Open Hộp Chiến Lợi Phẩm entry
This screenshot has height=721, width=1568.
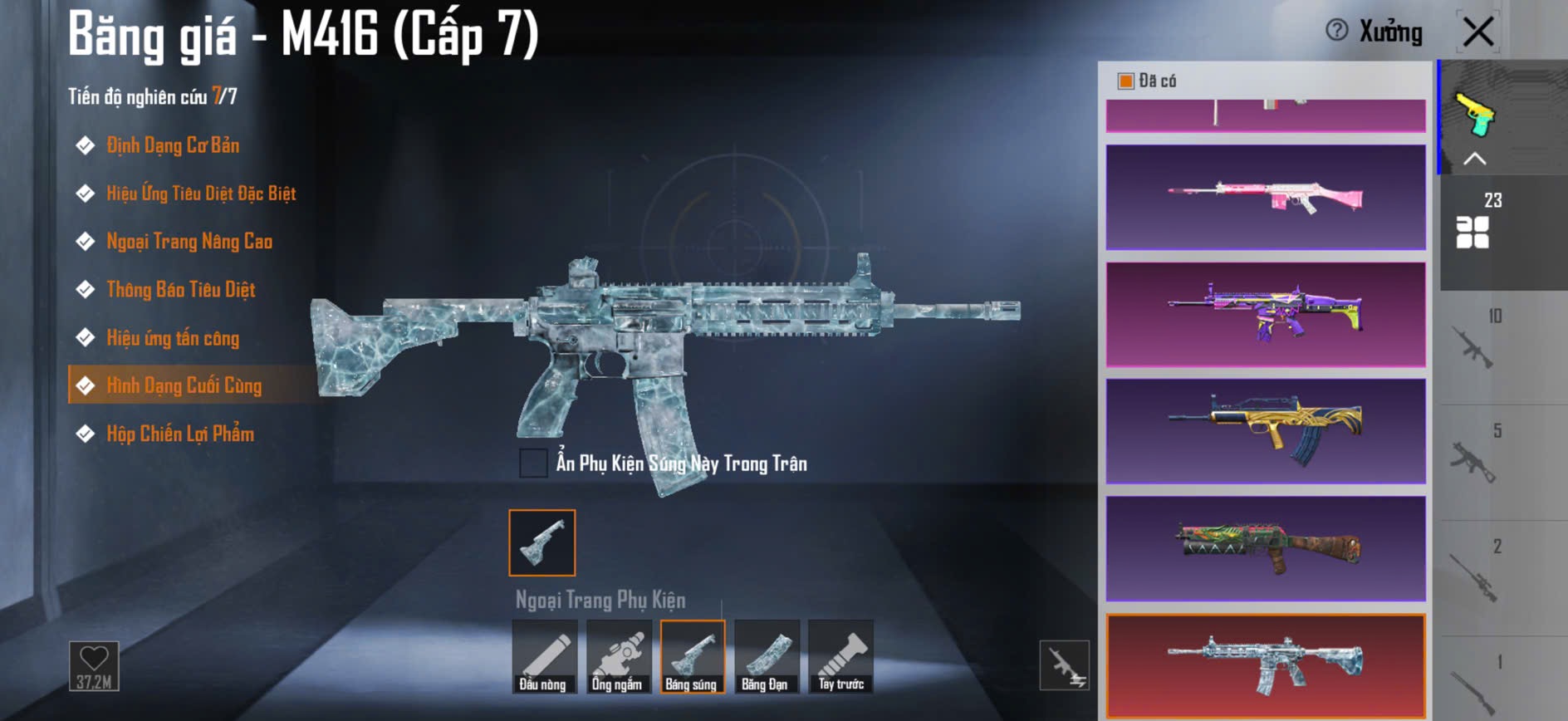[179, 434]
